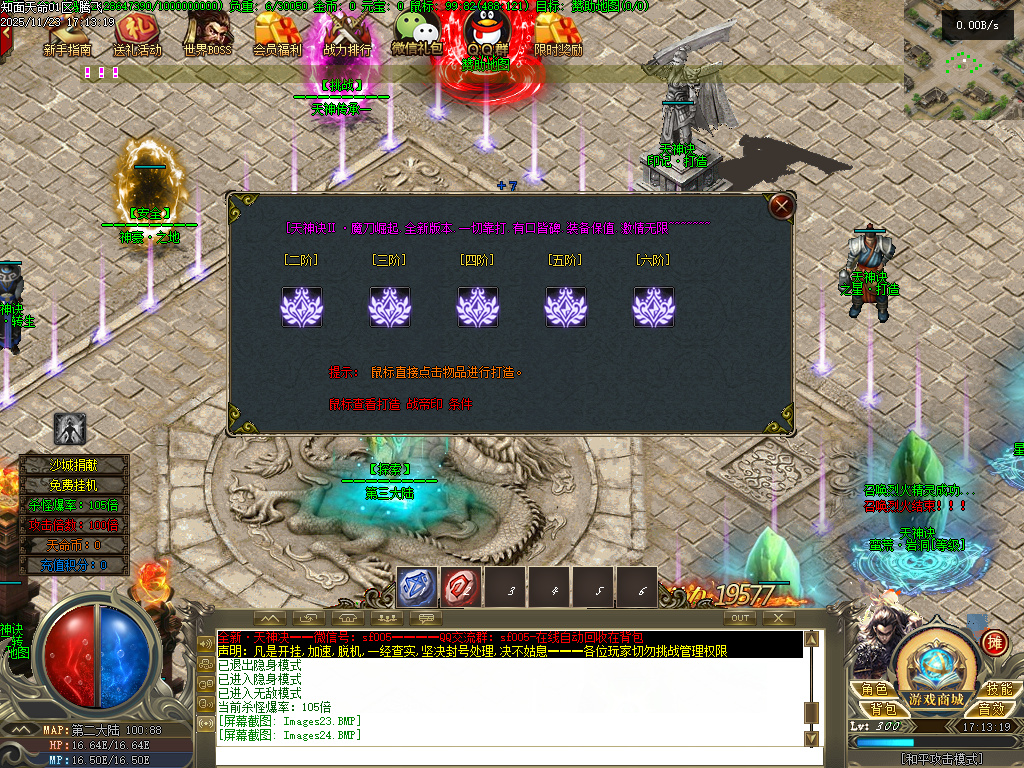This screenshot has height=768, width=1024.
Task: Open the 角色 character panel
Action: 875,689
